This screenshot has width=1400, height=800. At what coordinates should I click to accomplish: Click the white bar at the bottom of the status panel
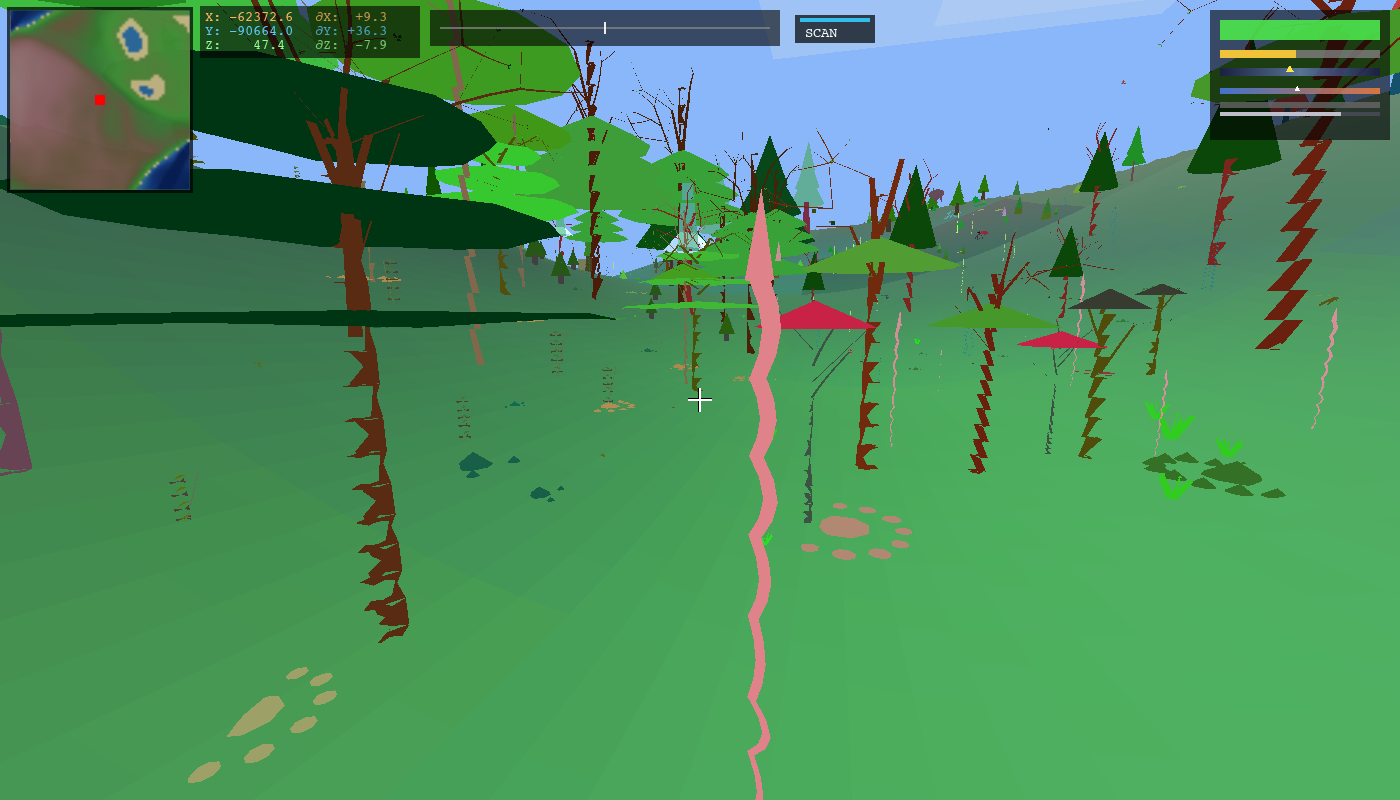click(x=1280, y=113)
